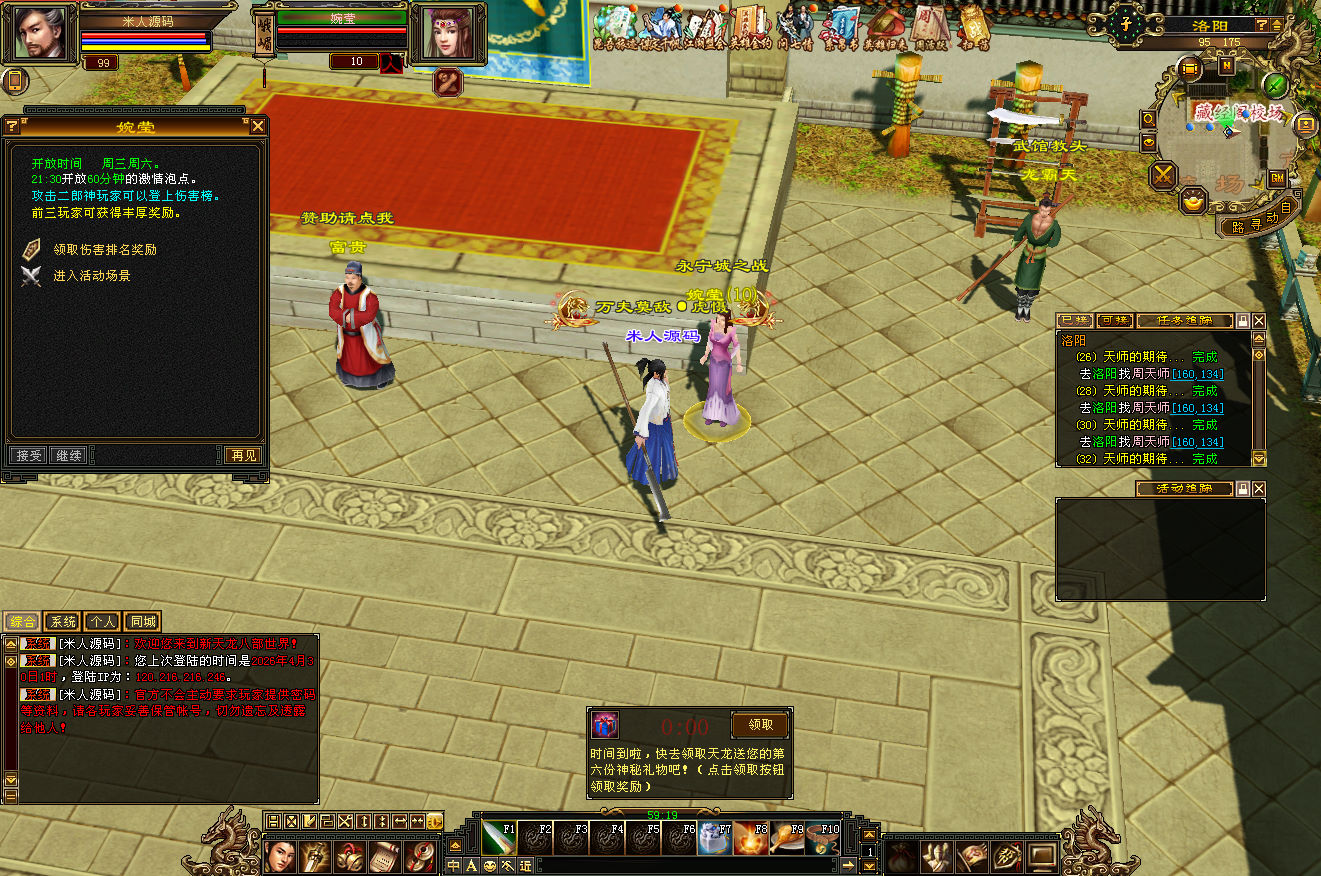Switch to the 系统 chat tab

tap(62, 622)
